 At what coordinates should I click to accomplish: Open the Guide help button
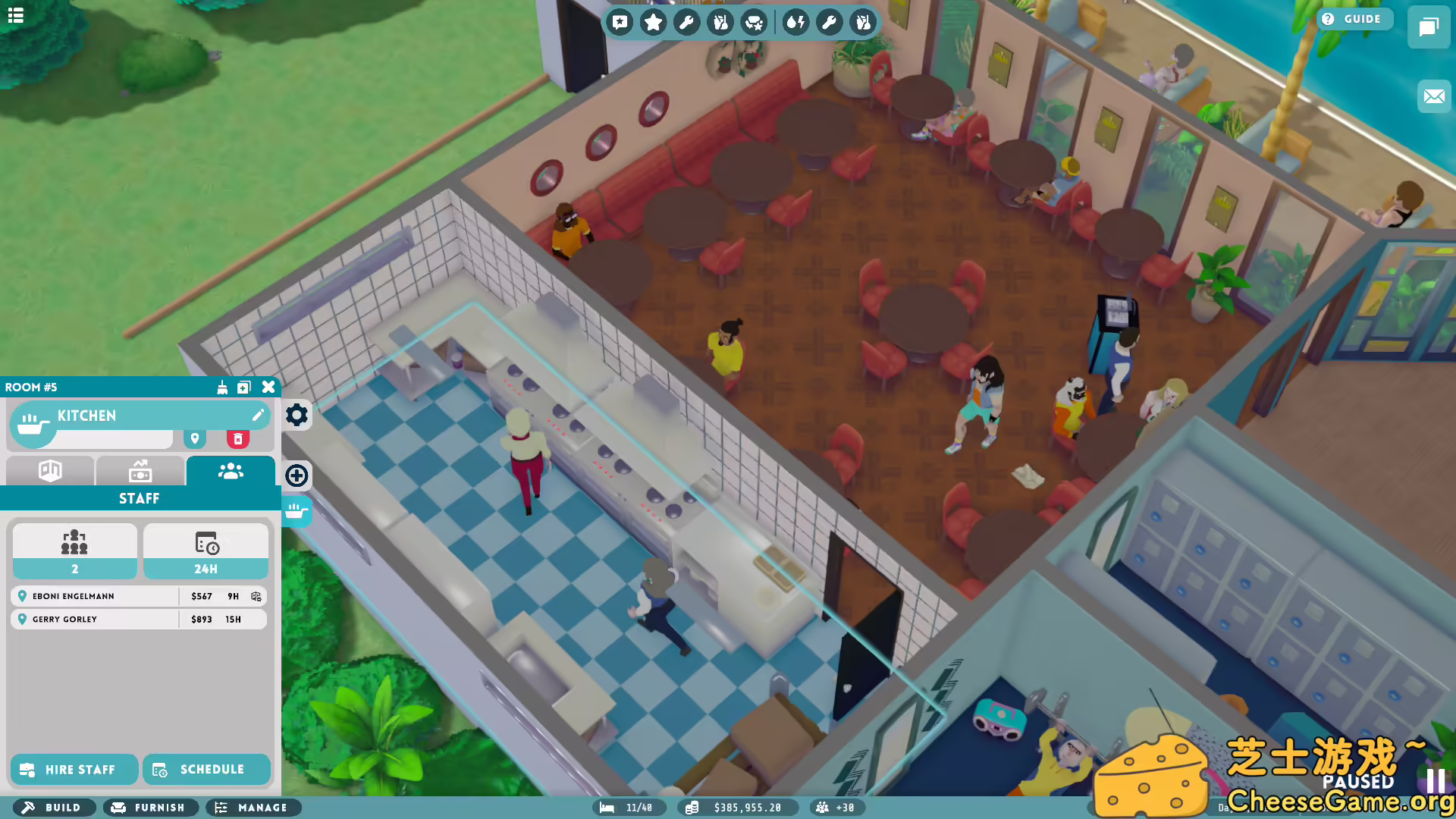click(1354, 19)
